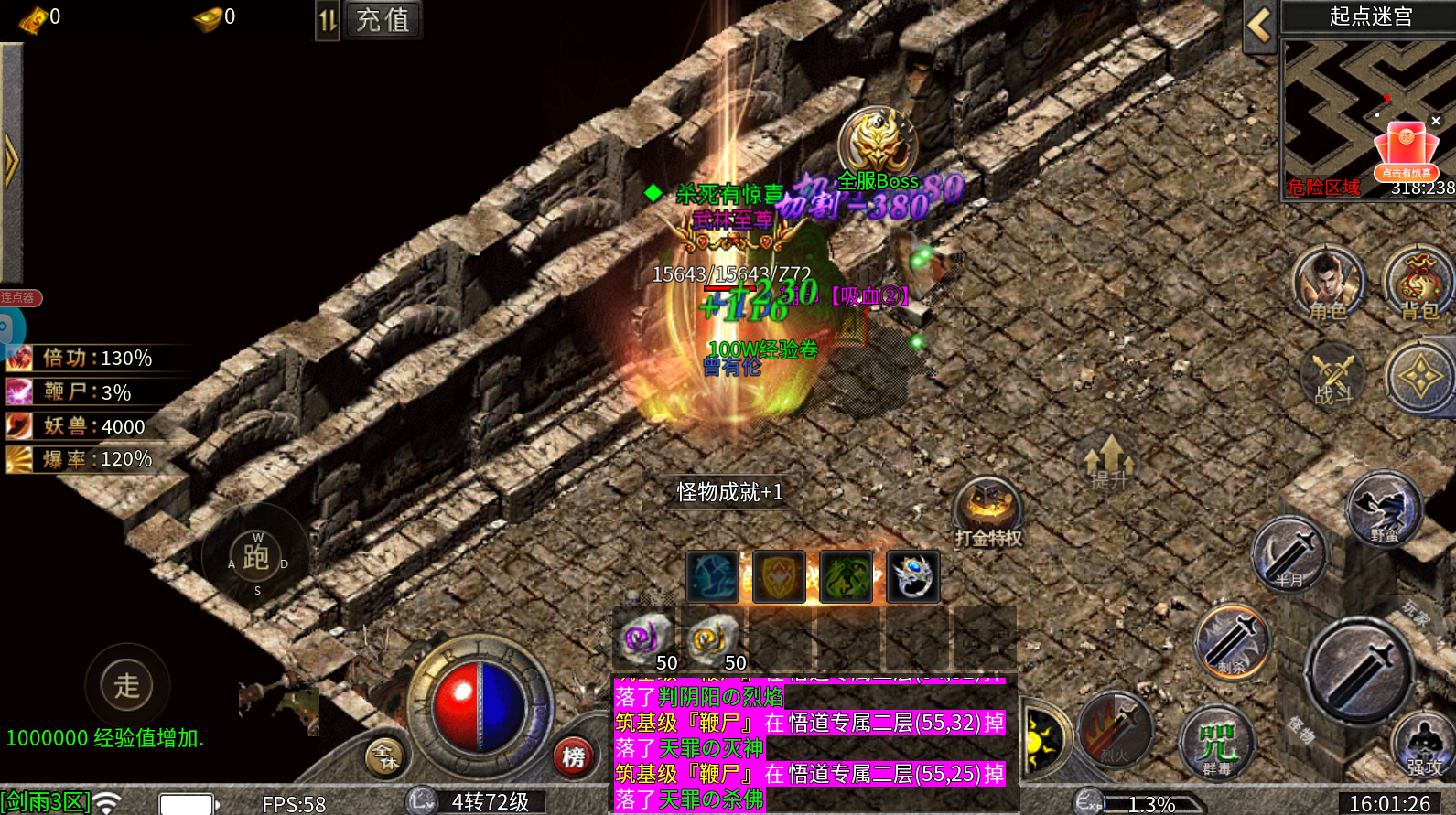Image resolution: width=1456 pixels, height=815 pixels.
Task: Activate the 半月 half-moon sword skill
Action: (1289, 553)
